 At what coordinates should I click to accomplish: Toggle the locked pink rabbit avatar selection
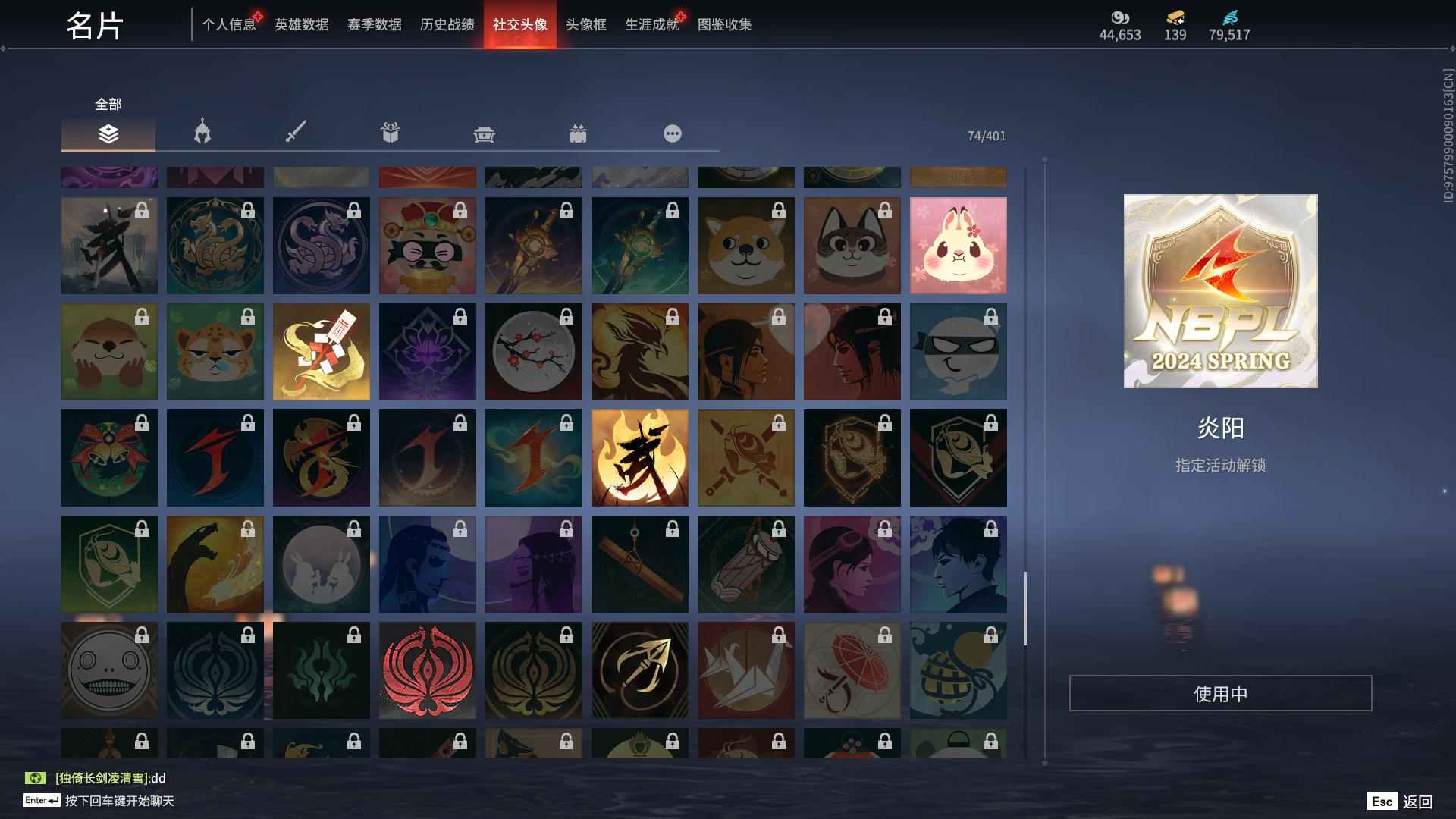tap(959, 245)
